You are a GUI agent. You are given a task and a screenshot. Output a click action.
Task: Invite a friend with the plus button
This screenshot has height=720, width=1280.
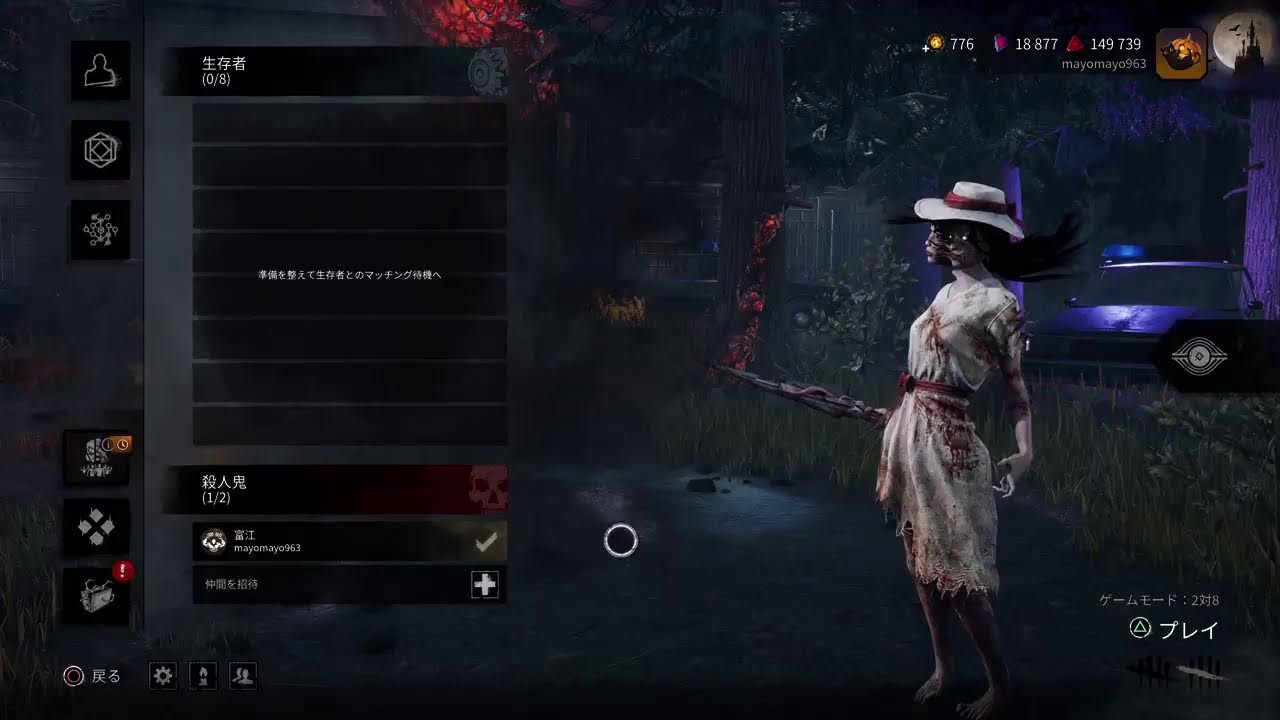coord(485,585)
